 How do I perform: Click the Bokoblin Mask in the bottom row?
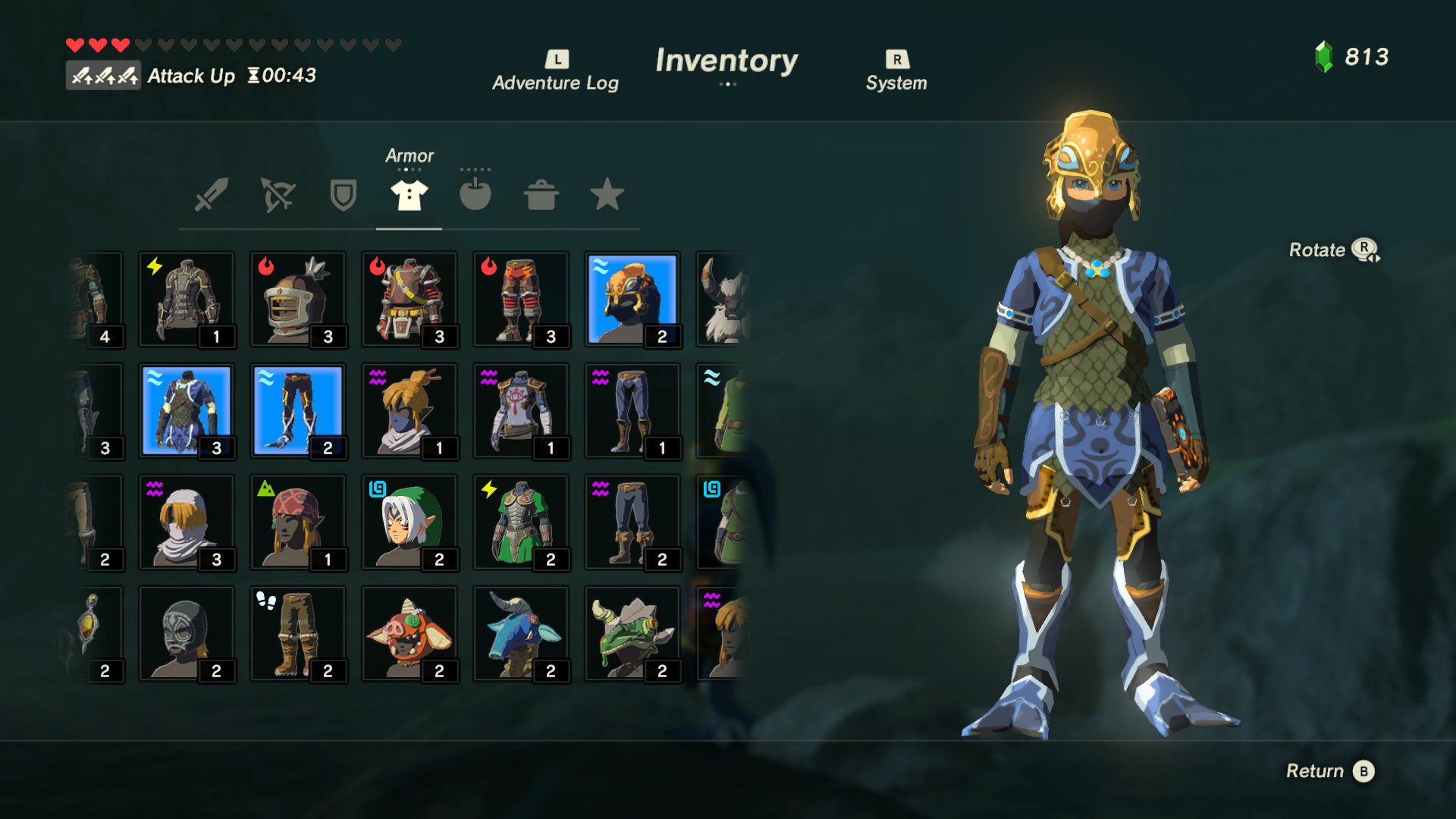tap(410, 634)
